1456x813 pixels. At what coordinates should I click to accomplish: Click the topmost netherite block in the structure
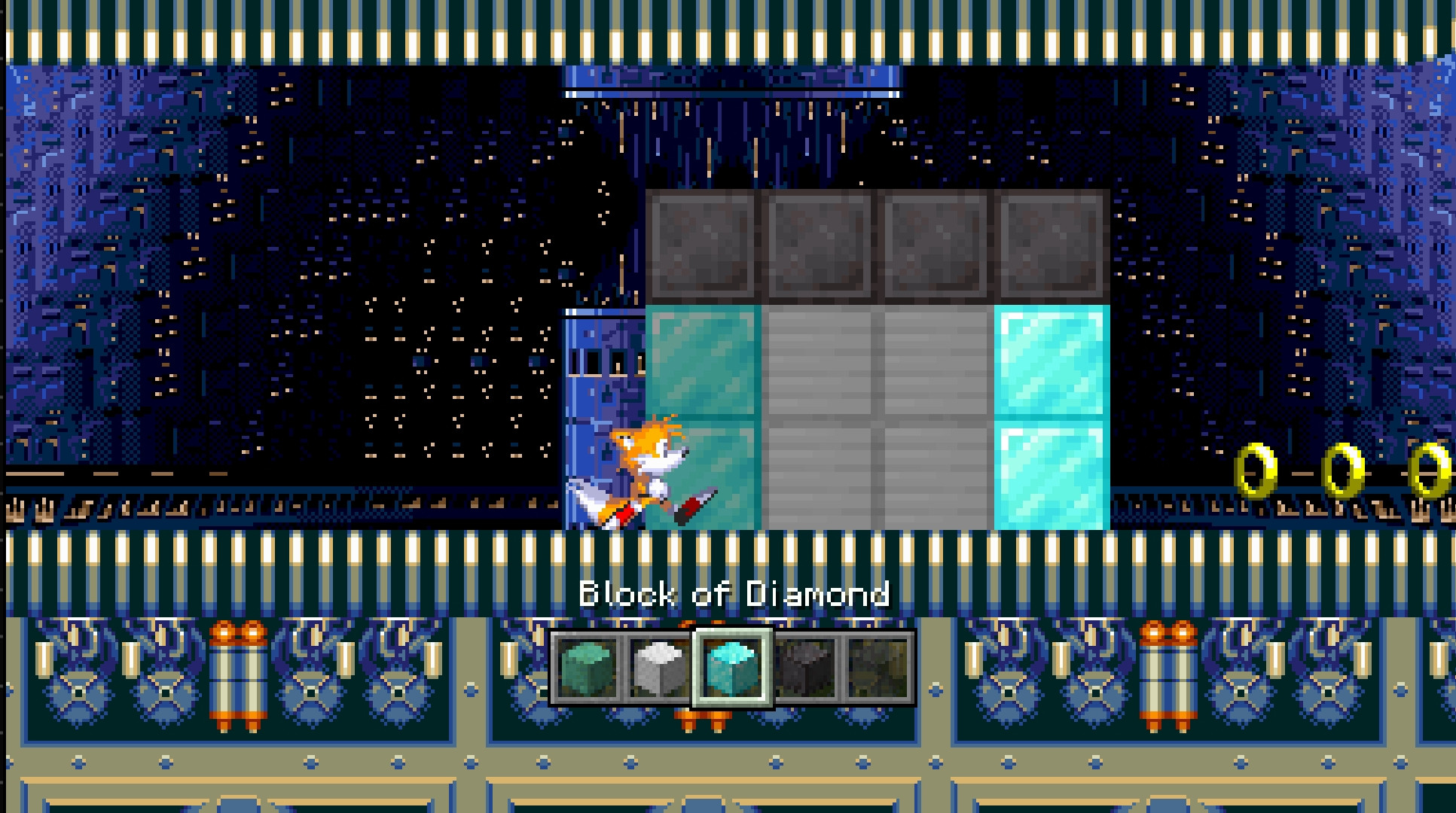coord(701,245)
